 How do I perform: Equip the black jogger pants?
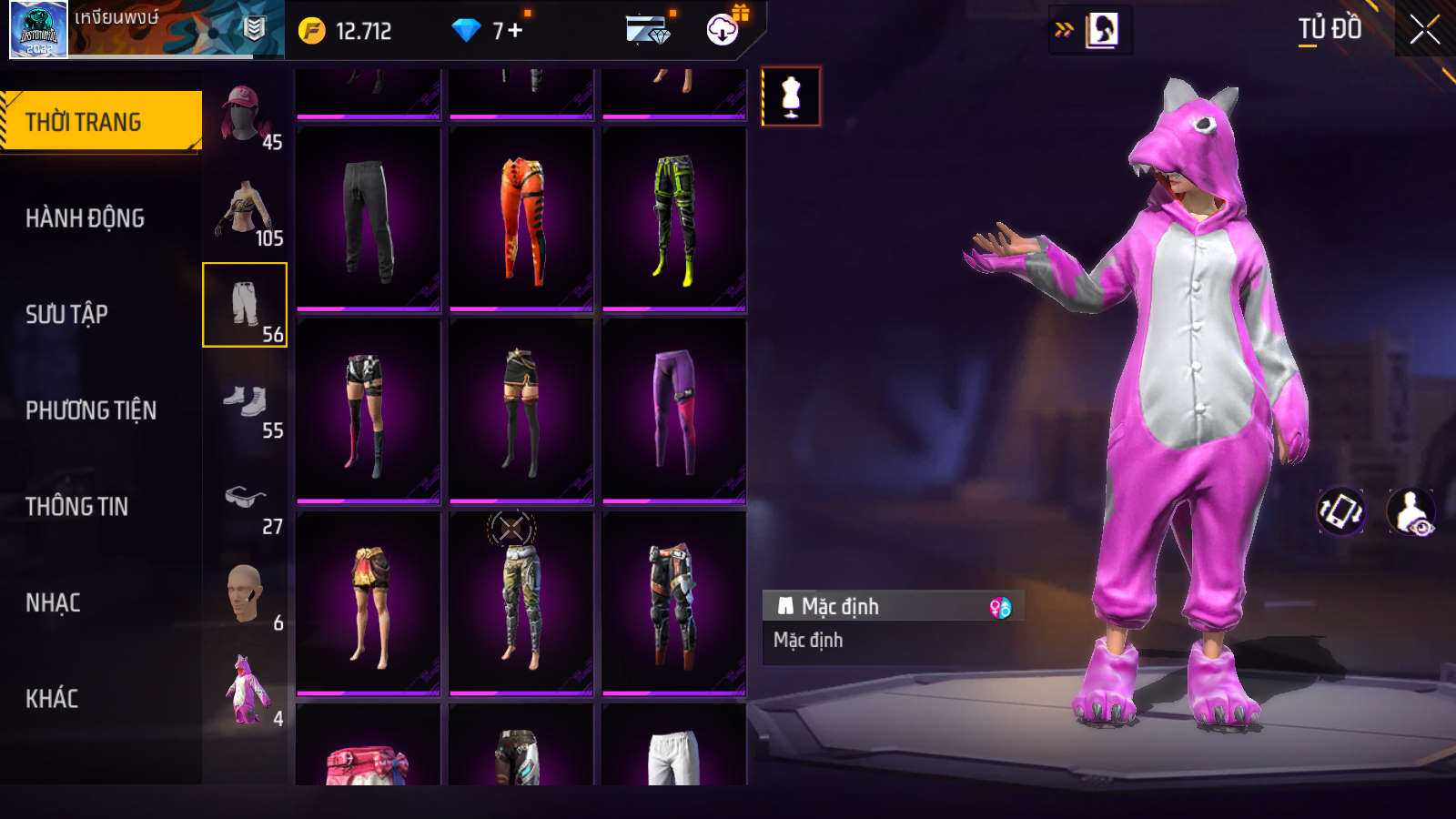(x=369, y=219)
